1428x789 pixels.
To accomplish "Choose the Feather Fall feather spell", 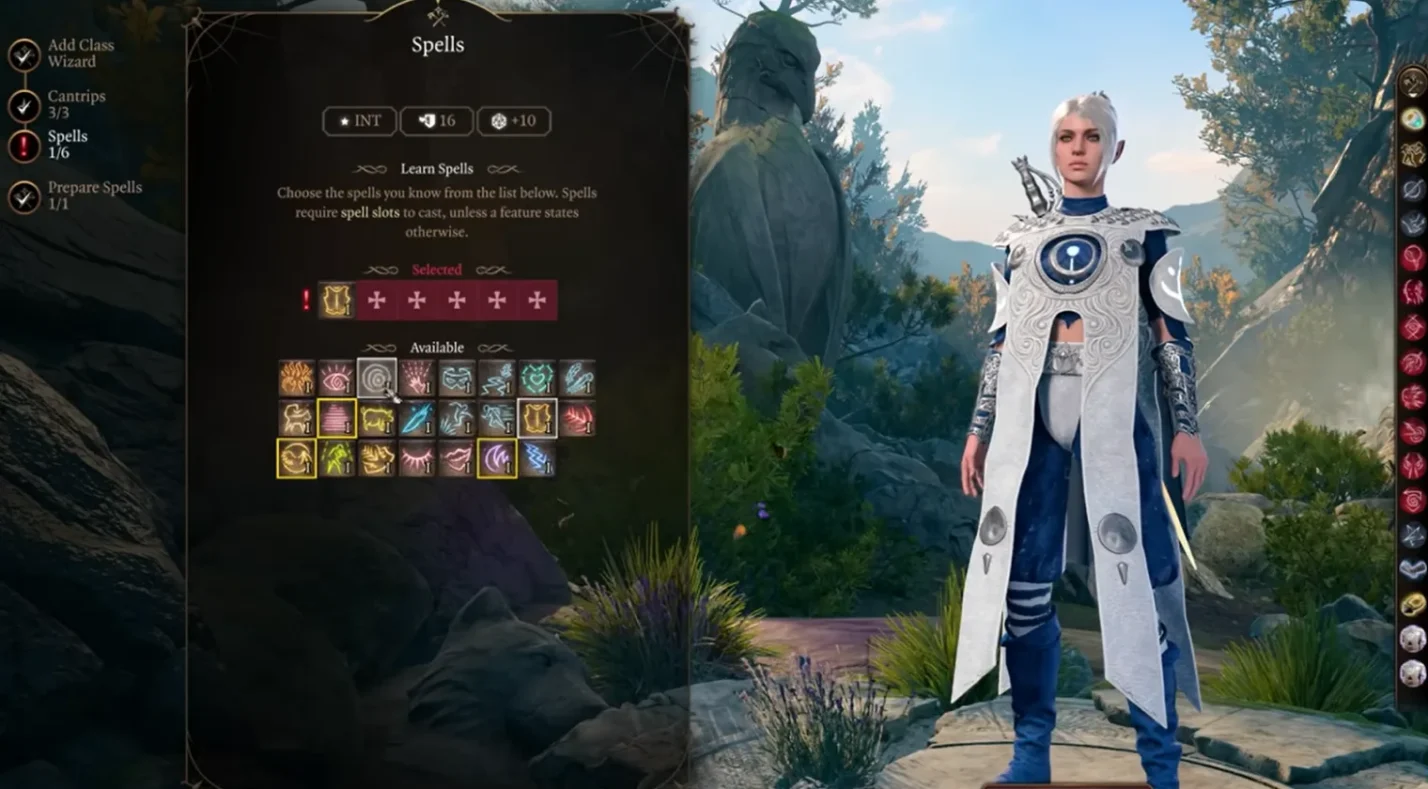I will (577, 379).
